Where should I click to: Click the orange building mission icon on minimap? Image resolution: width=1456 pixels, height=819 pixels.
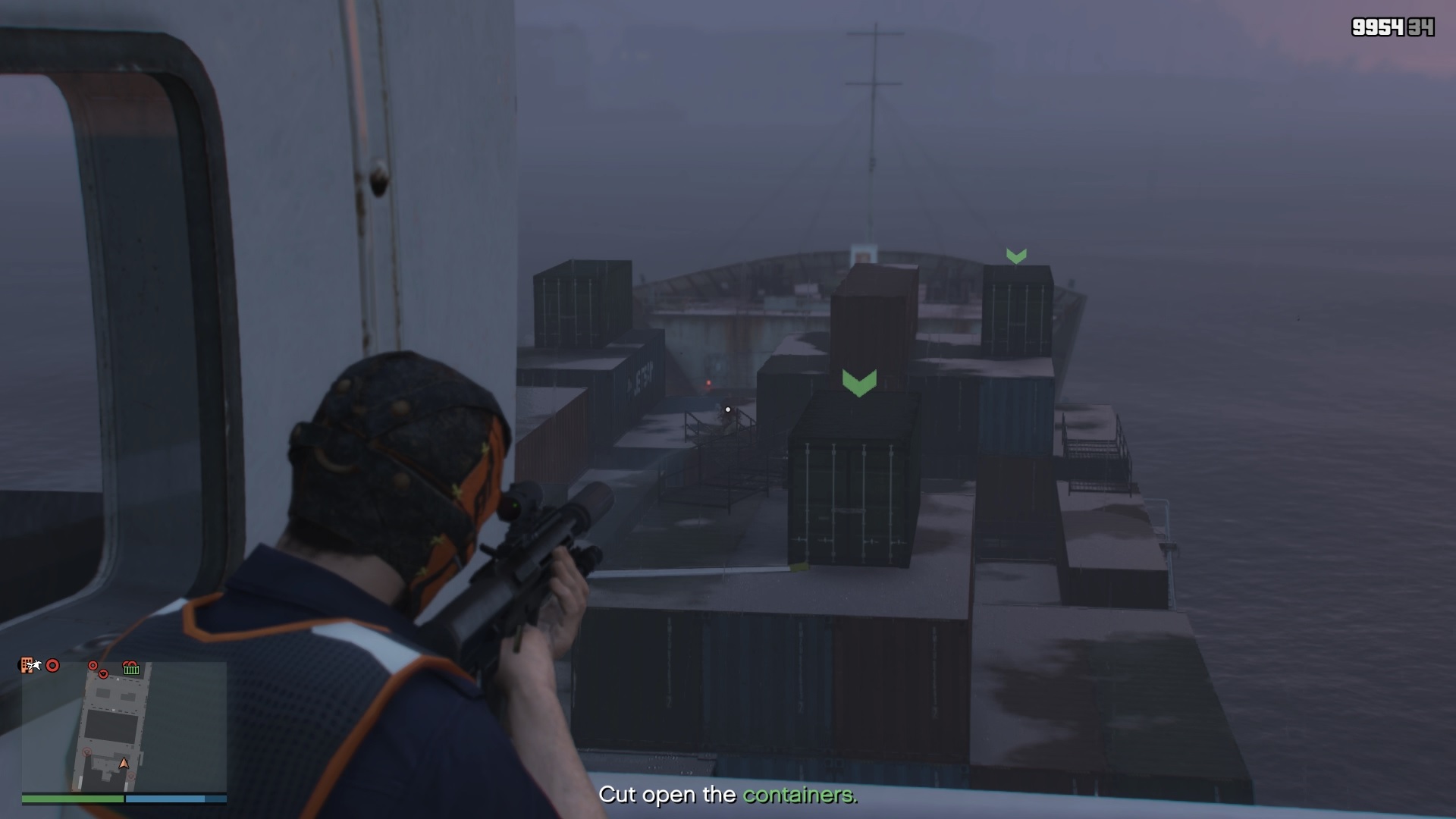click(x=27, y=667)
